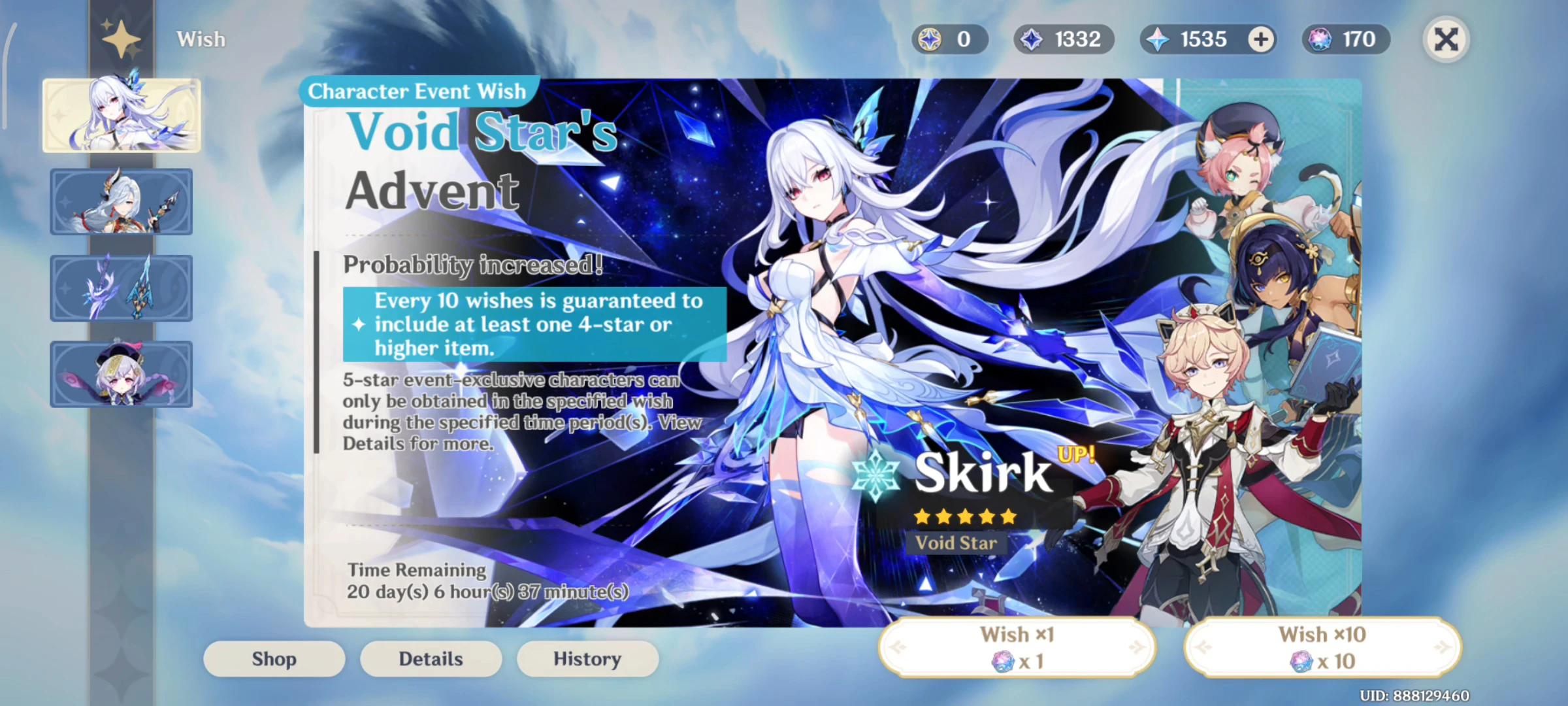Close the Wish screen
The image size is (1568, 706).
(1445, 39)
